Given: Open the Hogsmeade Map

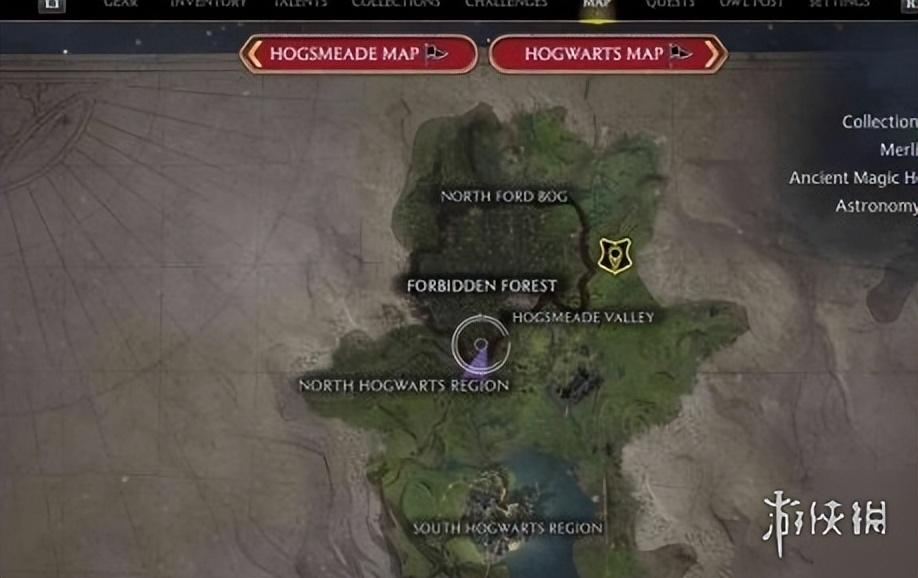Looking at the screenshot, I should (358, 54).
